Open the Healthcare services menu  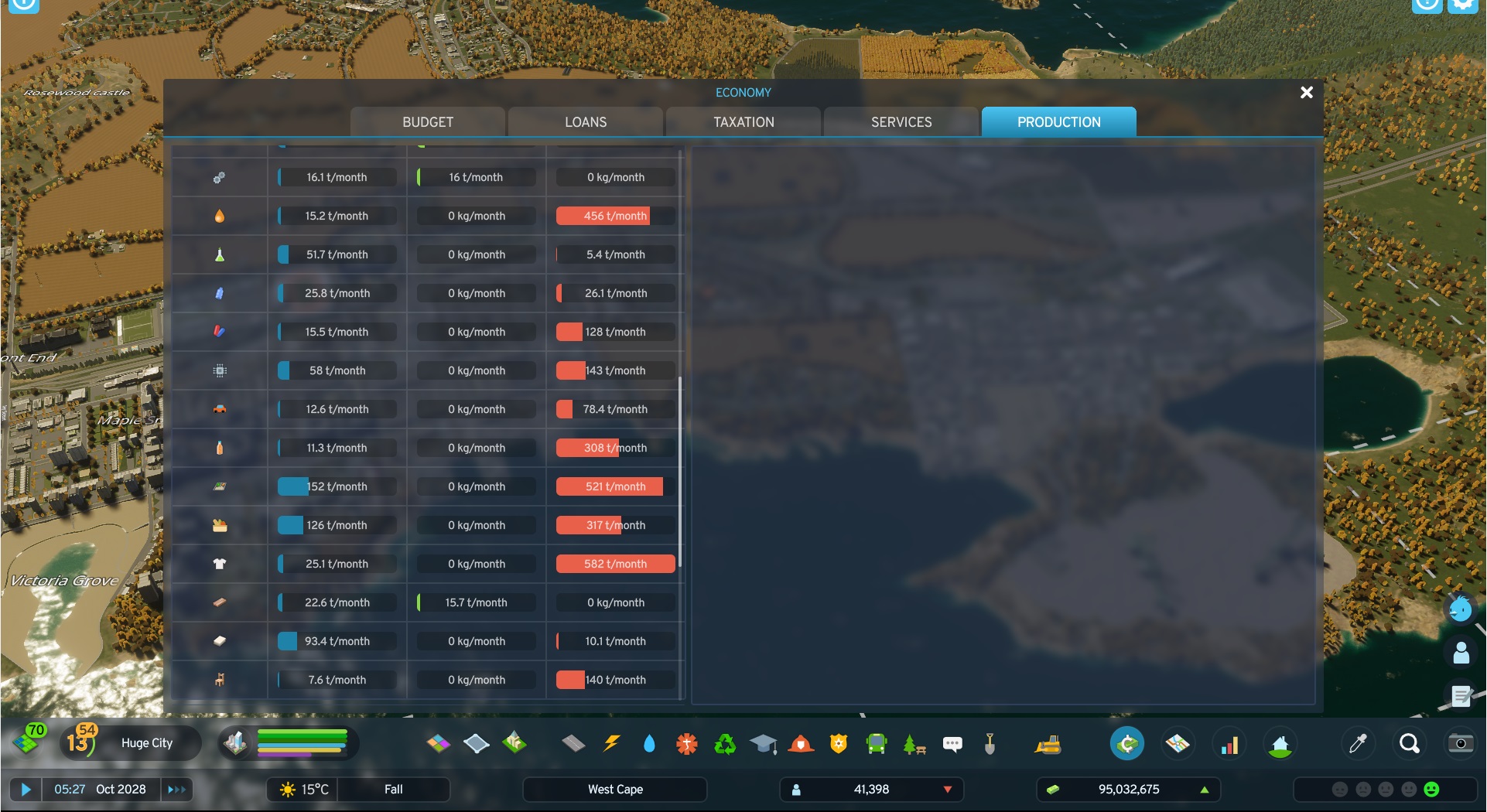686,743
